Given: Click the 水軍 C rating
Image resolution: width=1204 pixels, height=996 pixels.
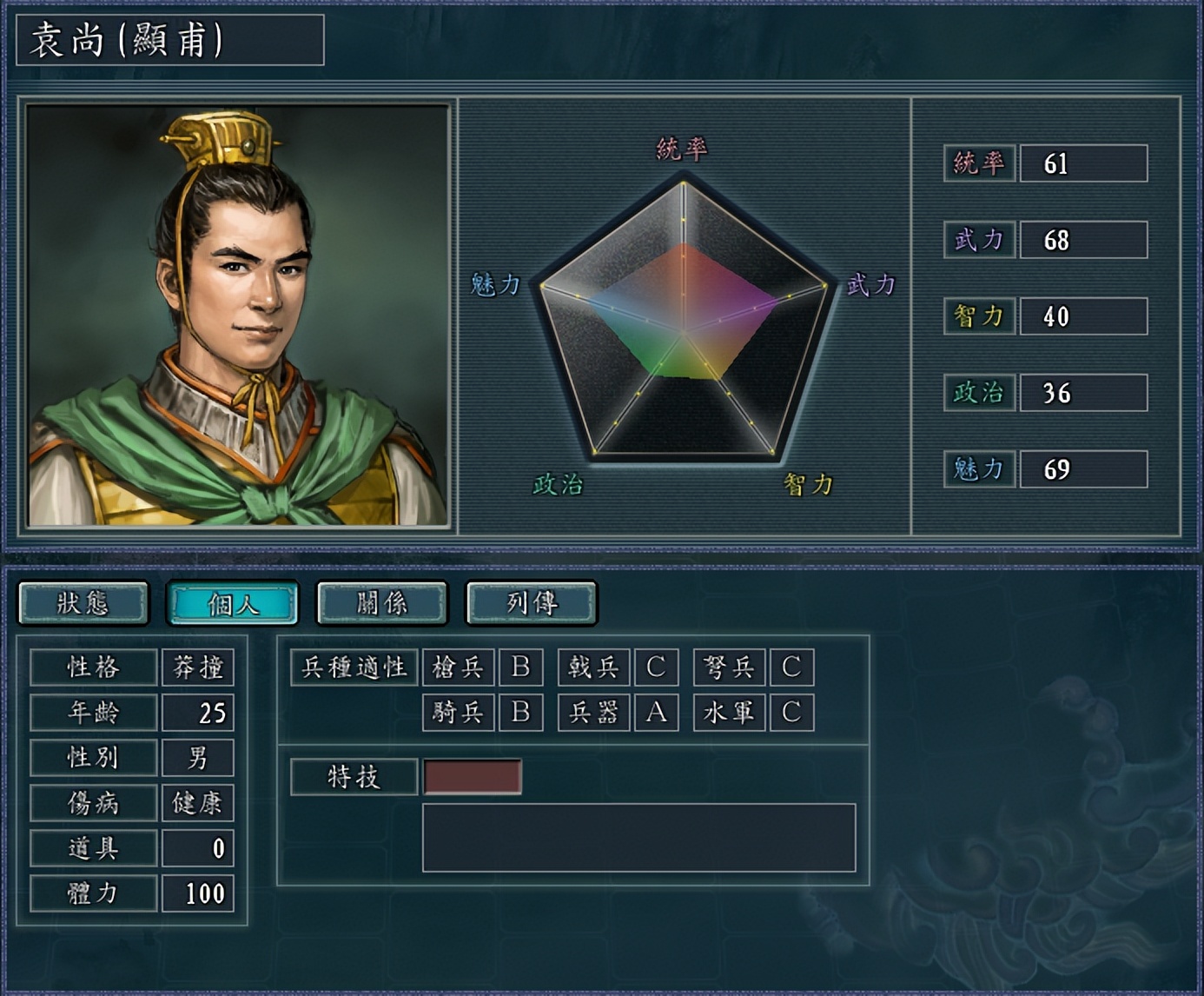Looking at the screenshot, I should 791,713.
